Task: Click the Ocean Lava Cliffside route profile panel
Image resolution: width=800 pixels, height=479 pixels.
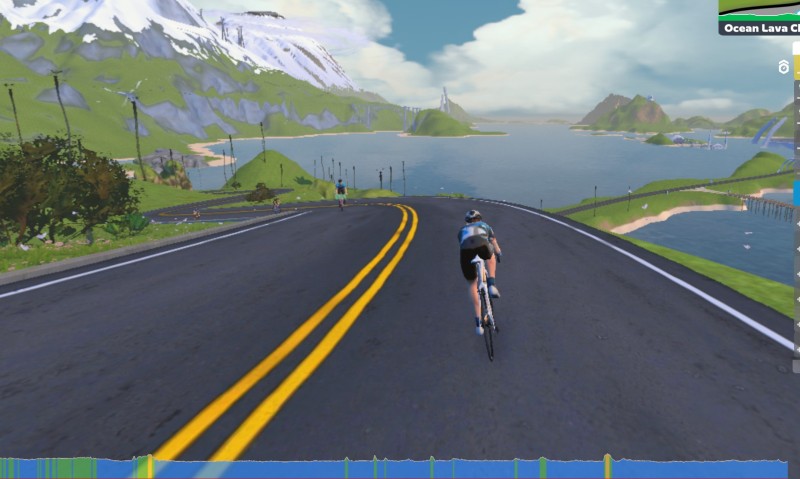Action: (x=759, y=17)
